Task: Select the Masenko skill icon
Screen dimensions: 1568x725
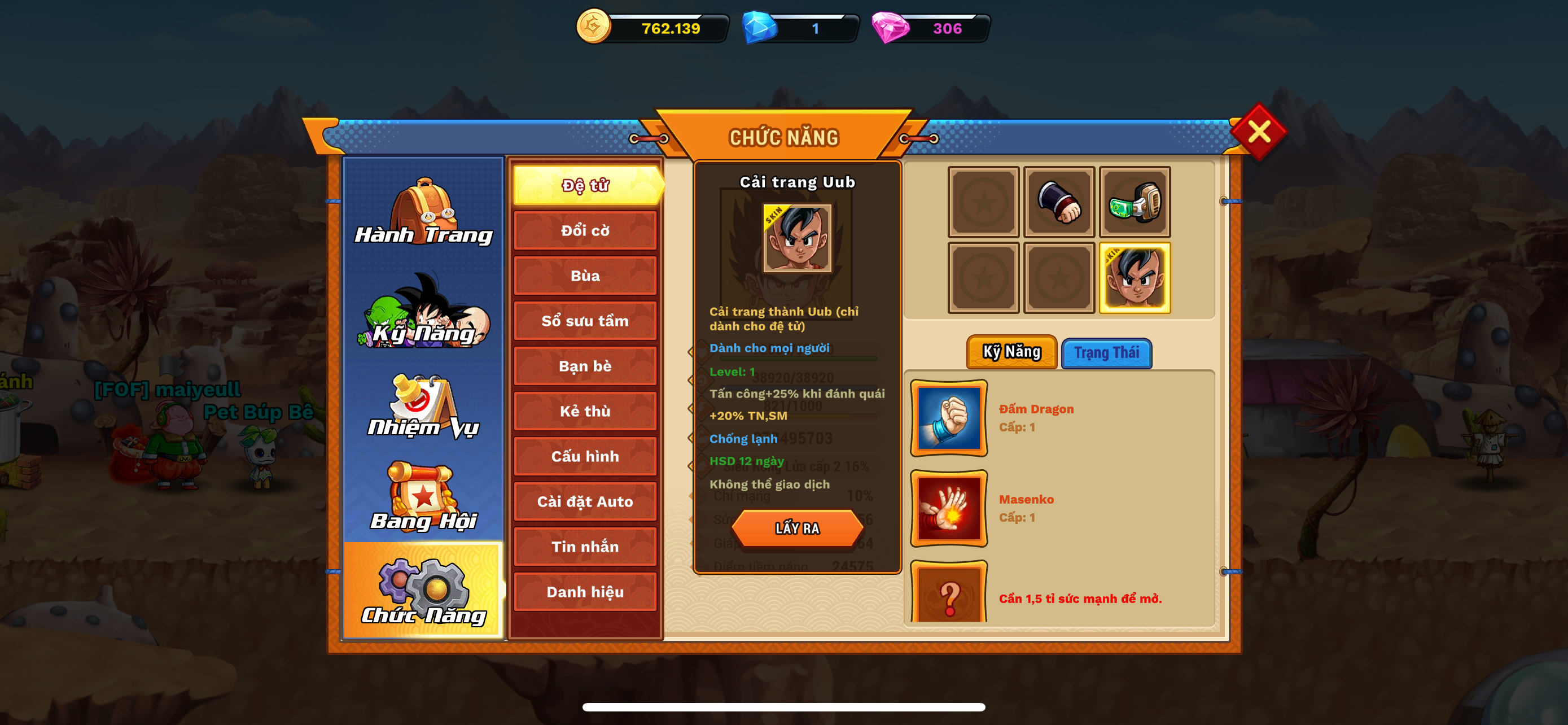Action: tap(948, 508)
